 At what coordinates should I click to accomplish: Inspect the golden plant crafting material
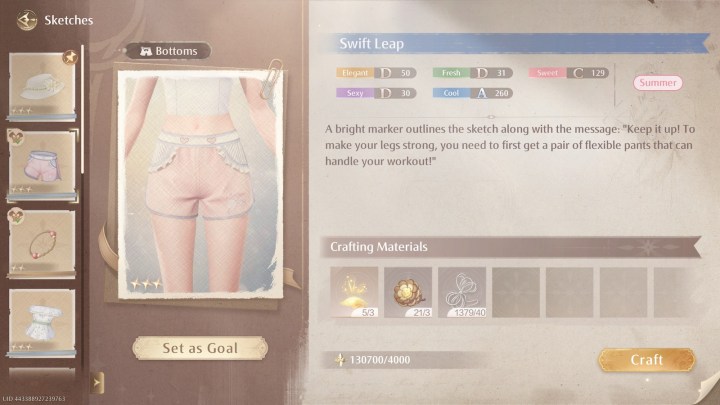coord(354,292)
